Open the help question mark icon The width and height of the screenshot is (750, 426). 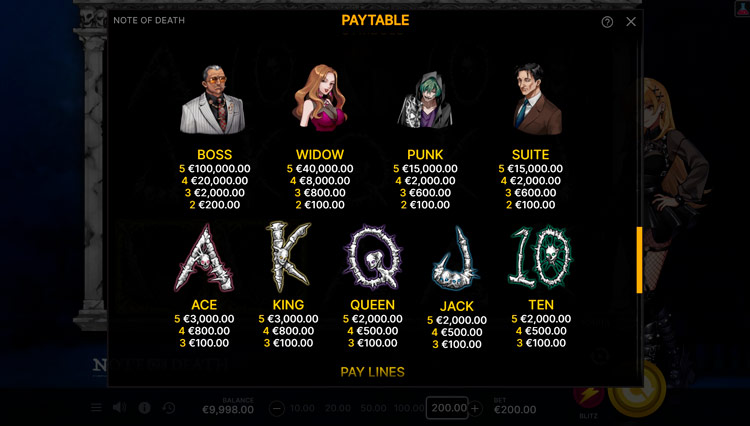(x=607, y=21)
